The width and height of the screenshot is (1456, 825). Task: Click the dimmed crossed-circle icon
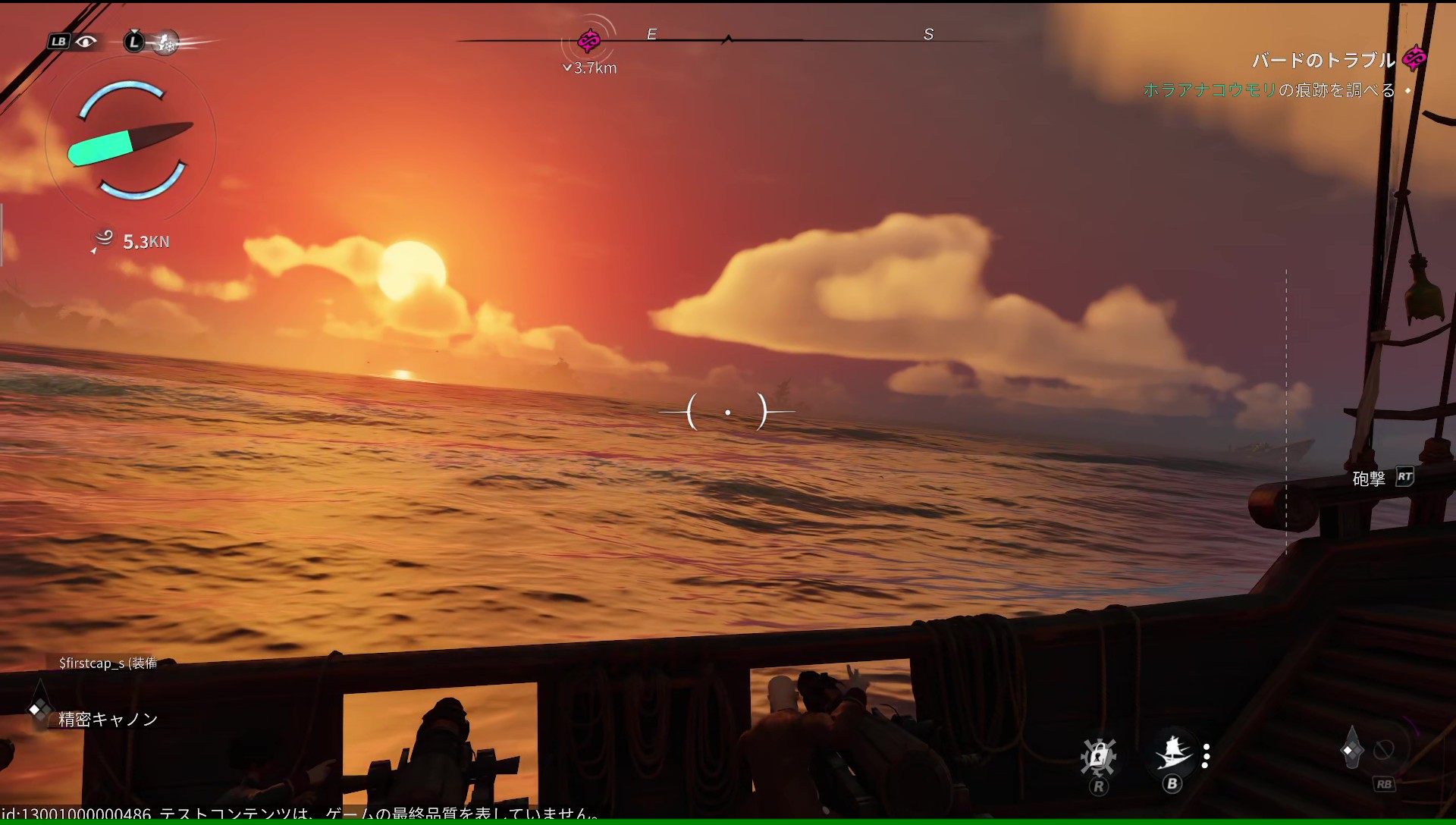coord(1384,750)
